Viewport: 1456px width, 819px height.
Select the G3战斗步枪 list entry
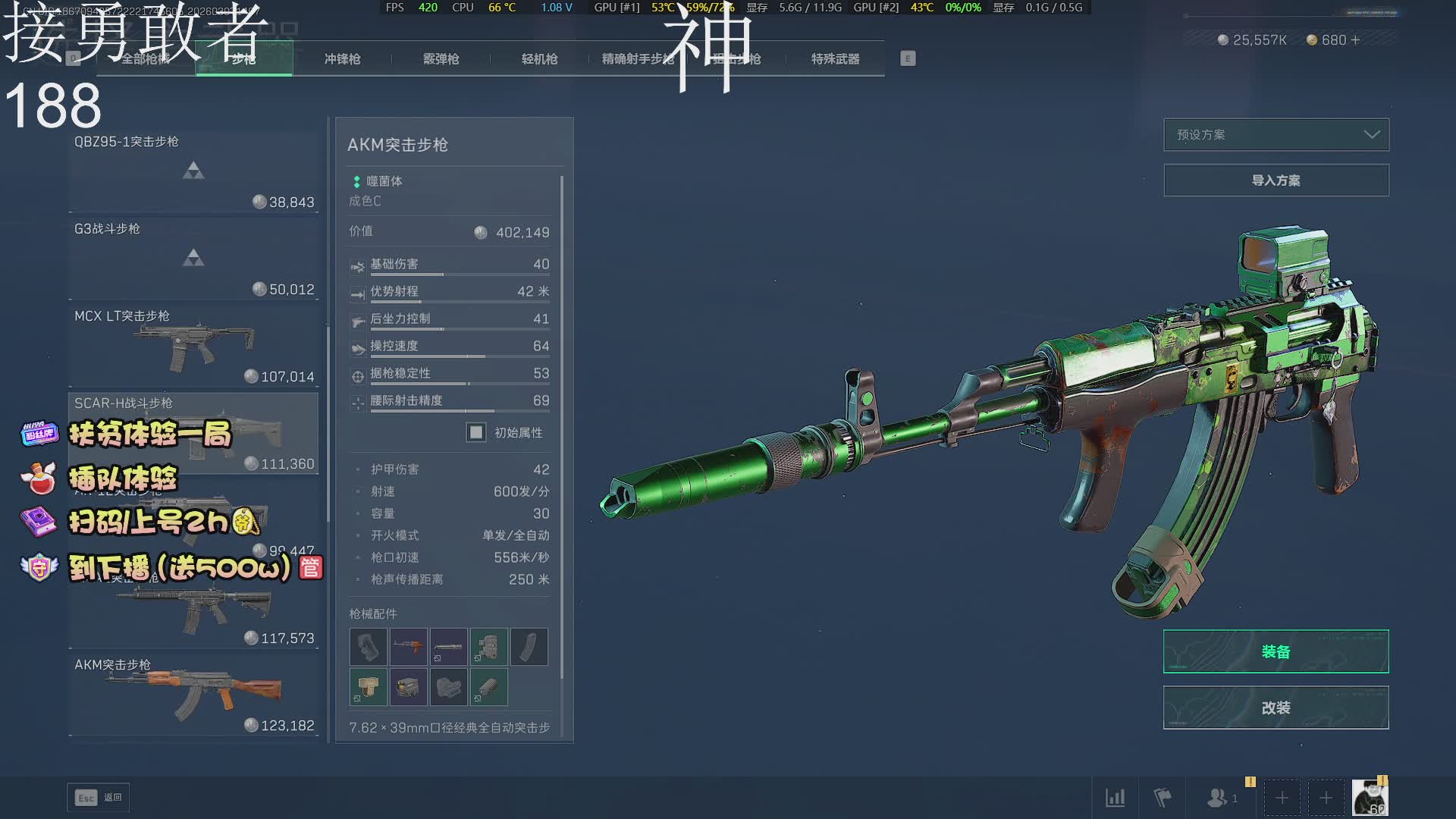[x=193, y=259]
